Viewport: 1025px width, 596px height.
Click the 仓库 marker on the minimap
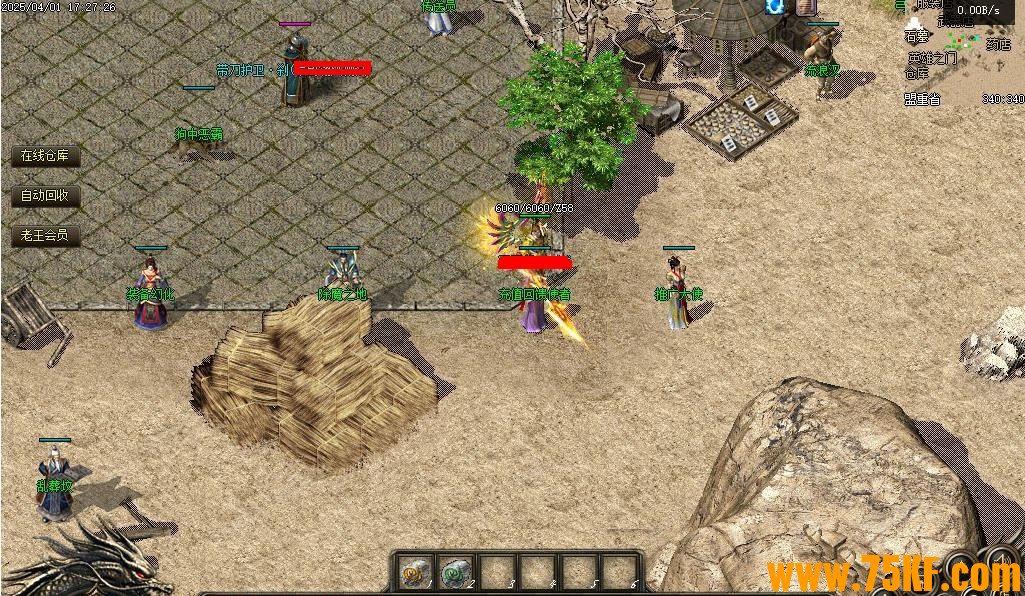tap(916, 73)
